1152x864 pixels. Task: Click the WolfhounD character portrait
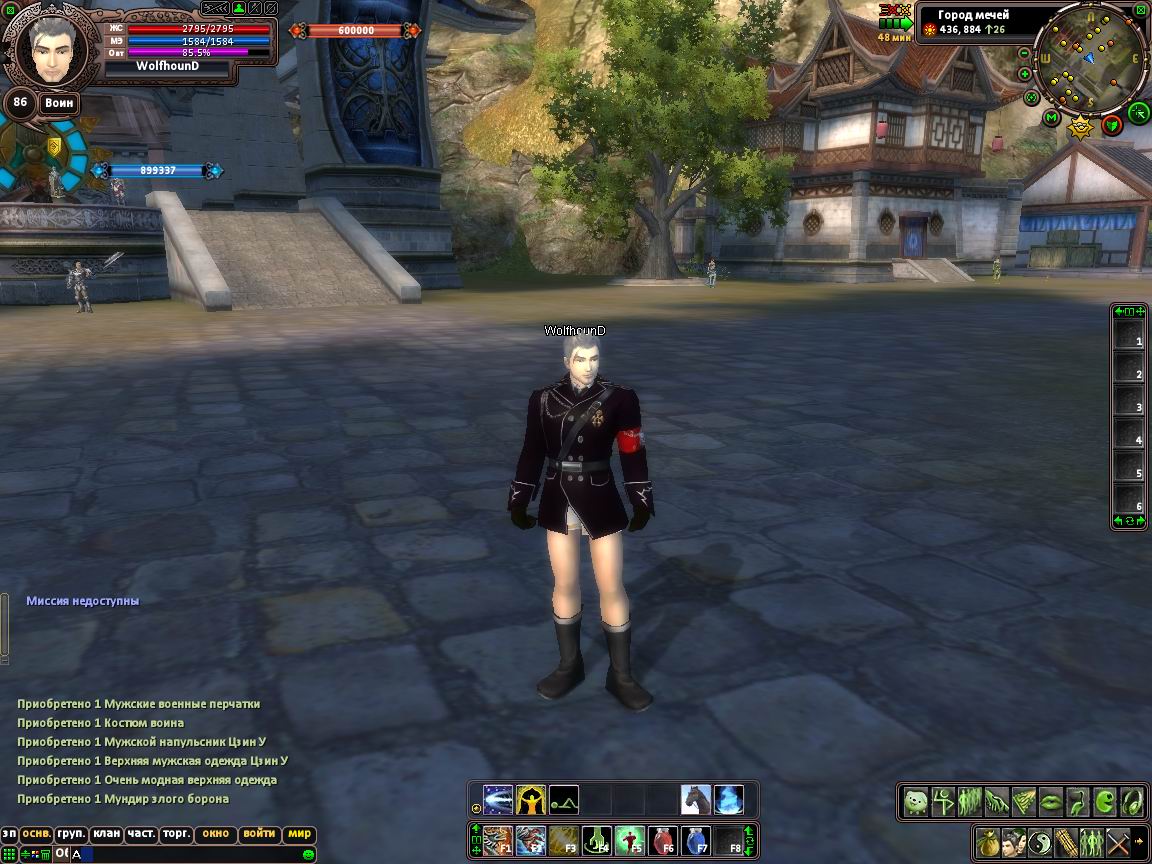[50, 48]
